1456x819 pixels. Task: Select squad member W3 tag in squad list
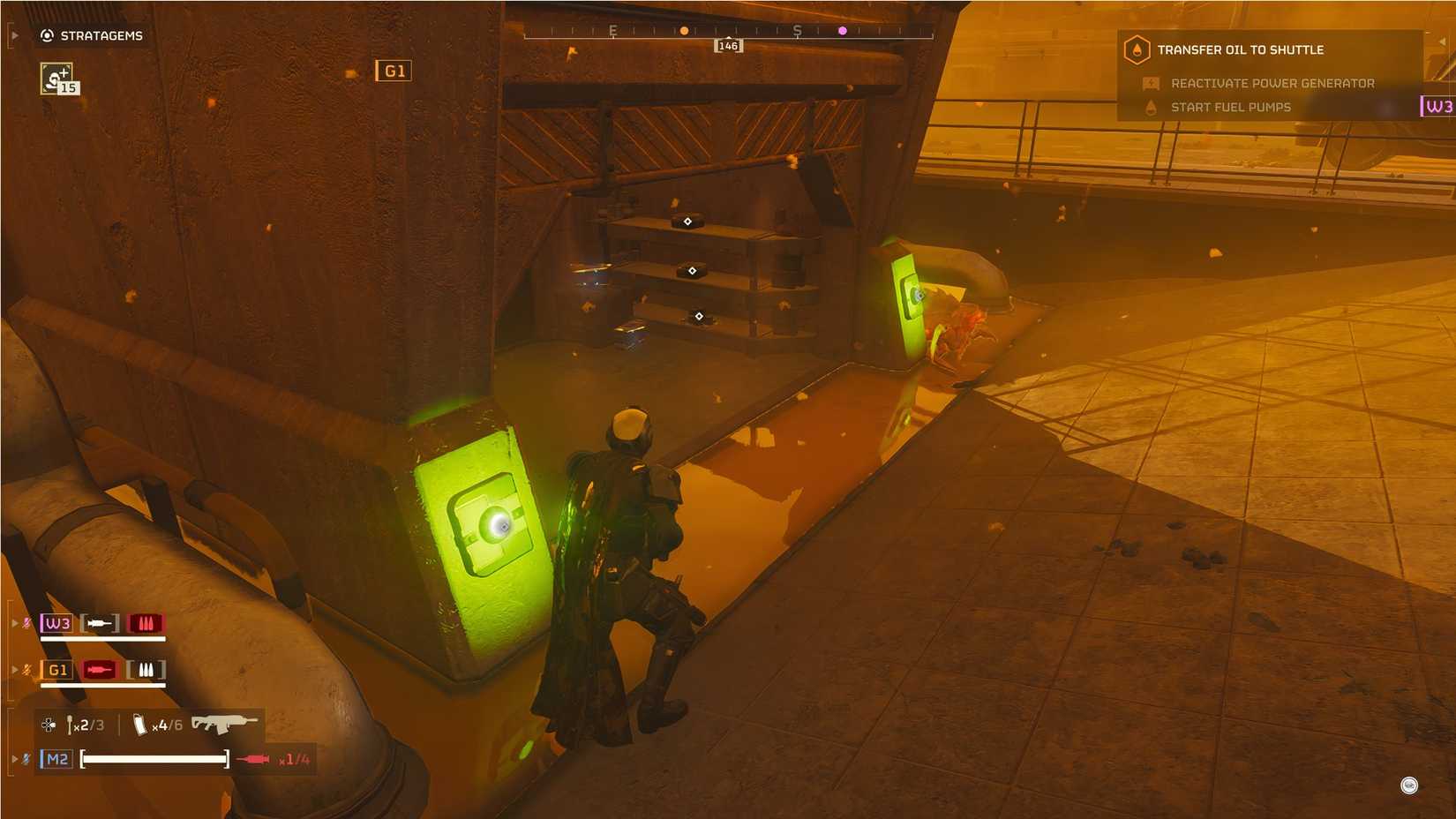(x=57, y=623)
